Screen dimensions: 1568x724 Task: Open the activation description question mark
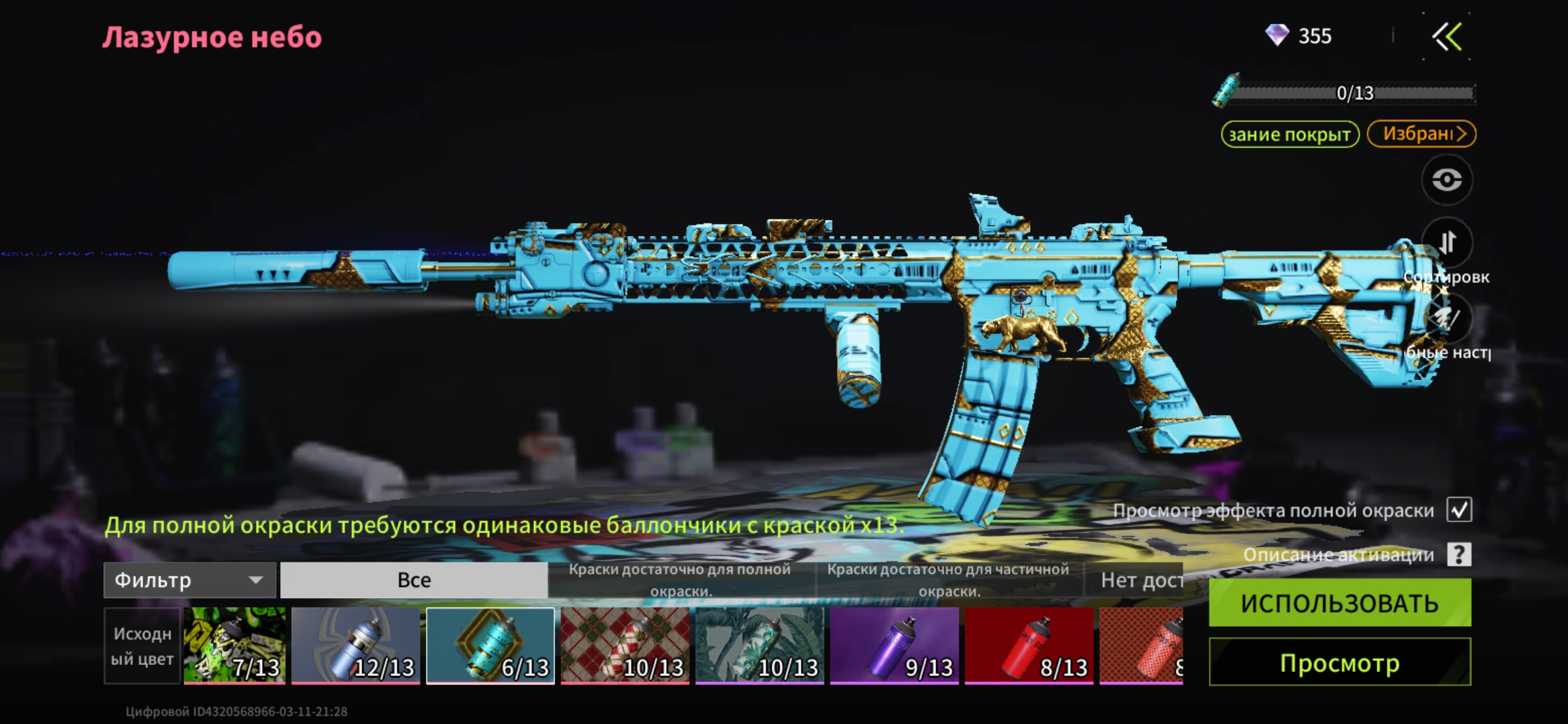tap(1459, 554)
